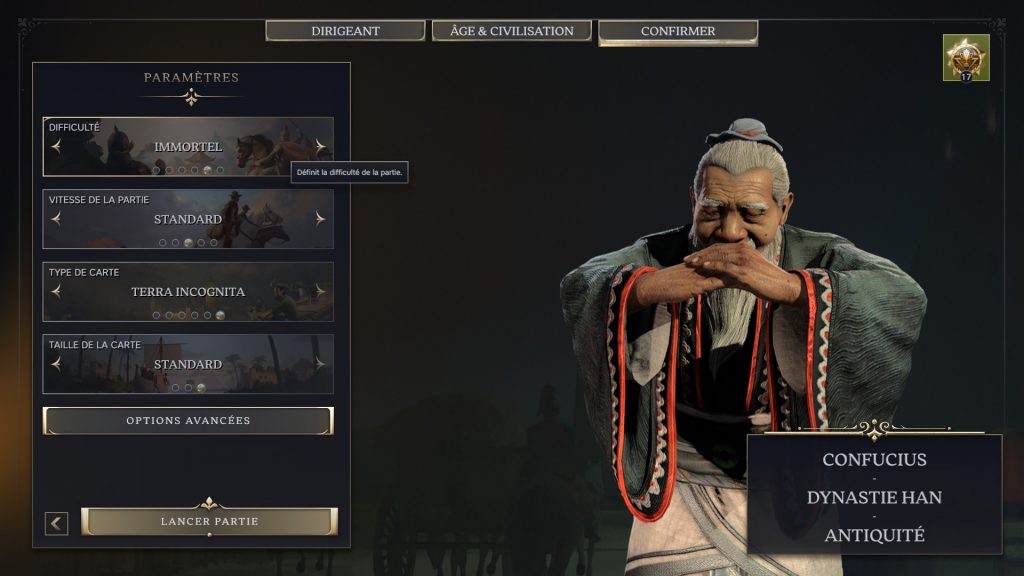Cycle Type de carte to the previous option
Viewport: 1024px width, 576px height.
point(56,291)
